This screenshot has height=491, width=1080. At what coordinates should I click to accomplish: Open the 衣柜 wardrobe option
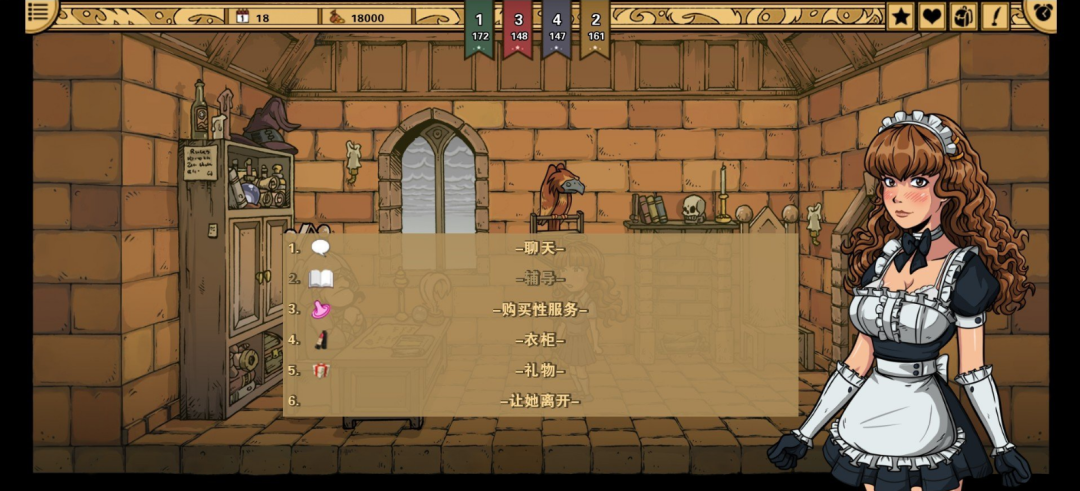[540, 340]
